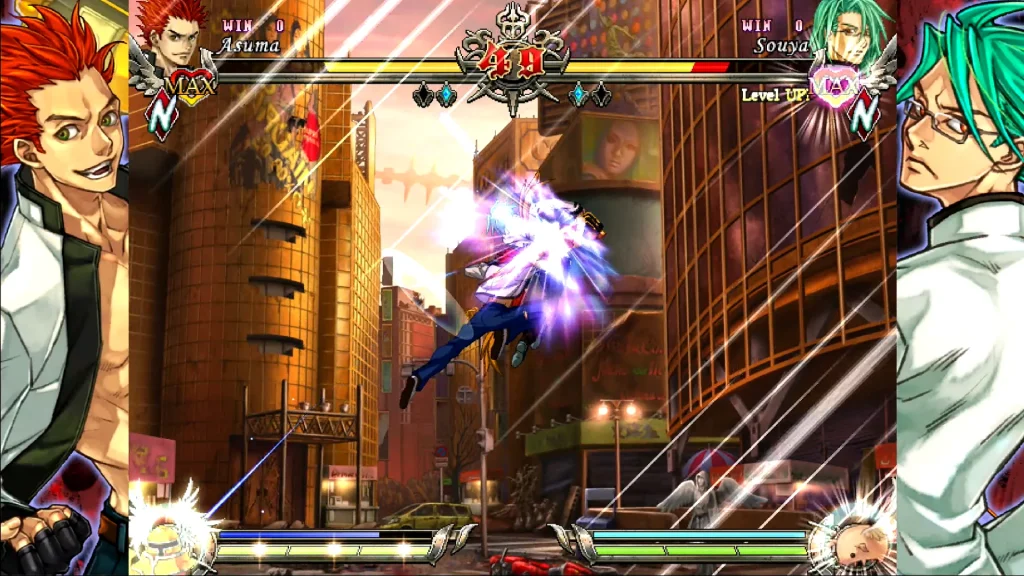Select Asuma's MAX heart emblem

191,85
